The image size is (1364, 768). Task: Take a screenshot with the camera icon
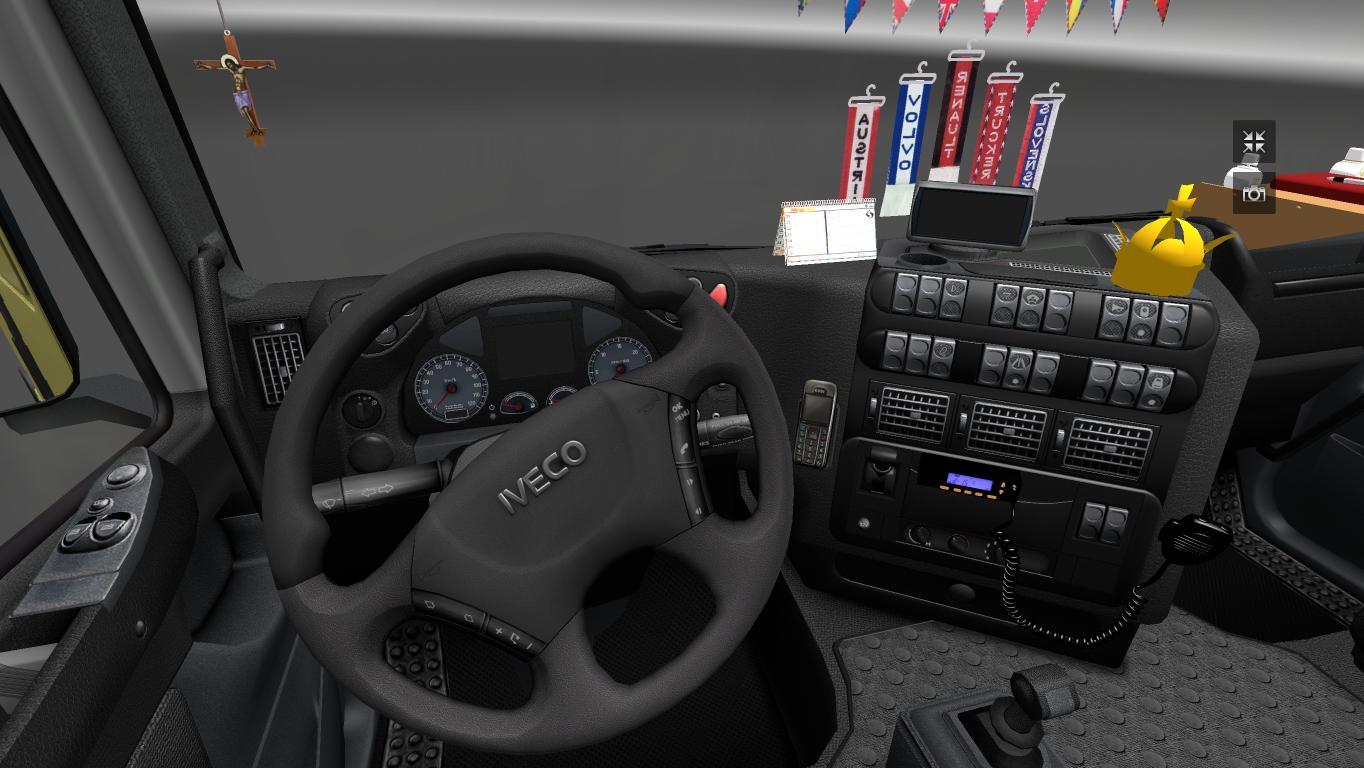1253,193
